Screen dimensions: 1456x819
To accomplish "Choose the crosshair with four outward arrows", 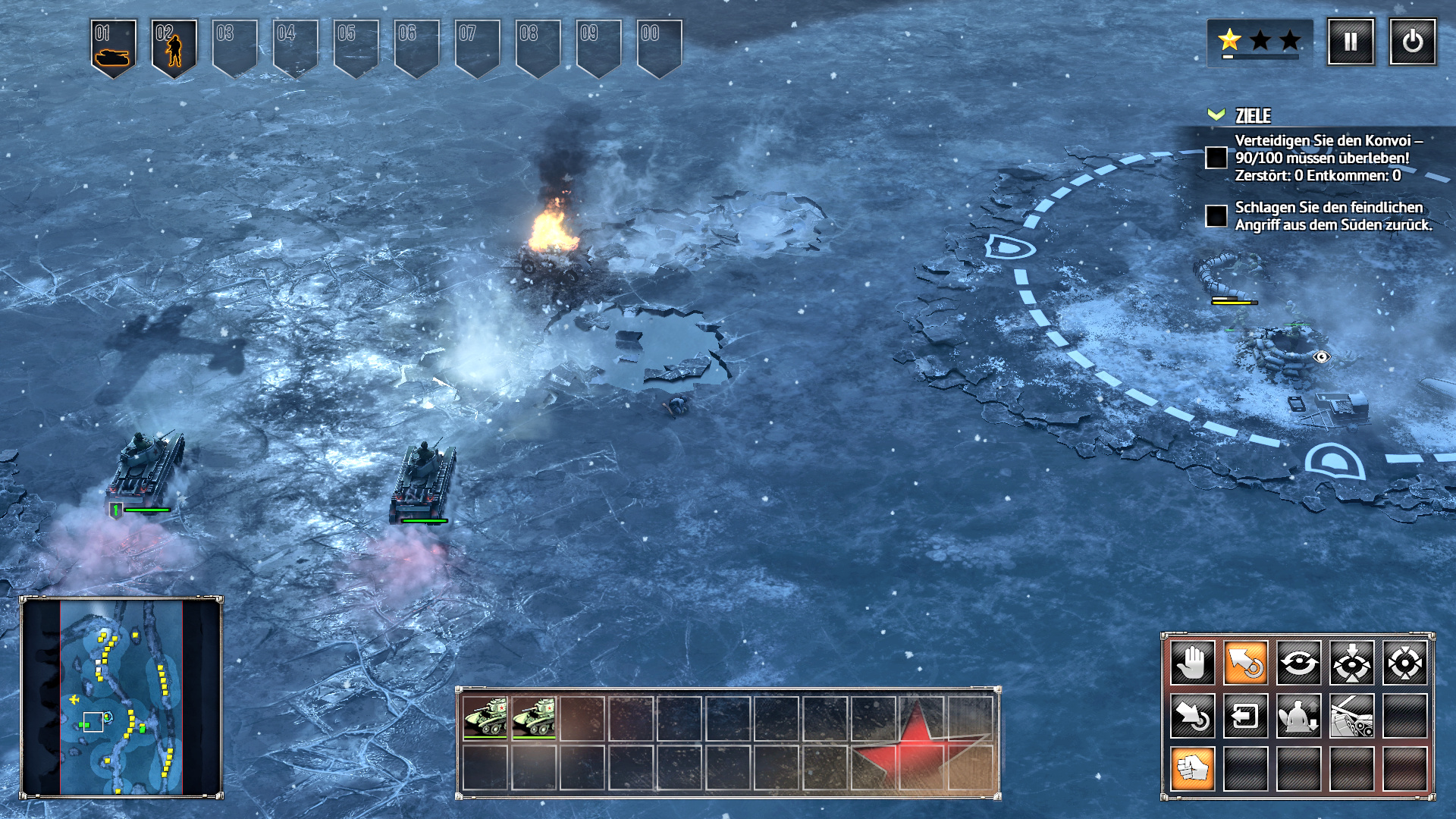I will [1404, 663].
